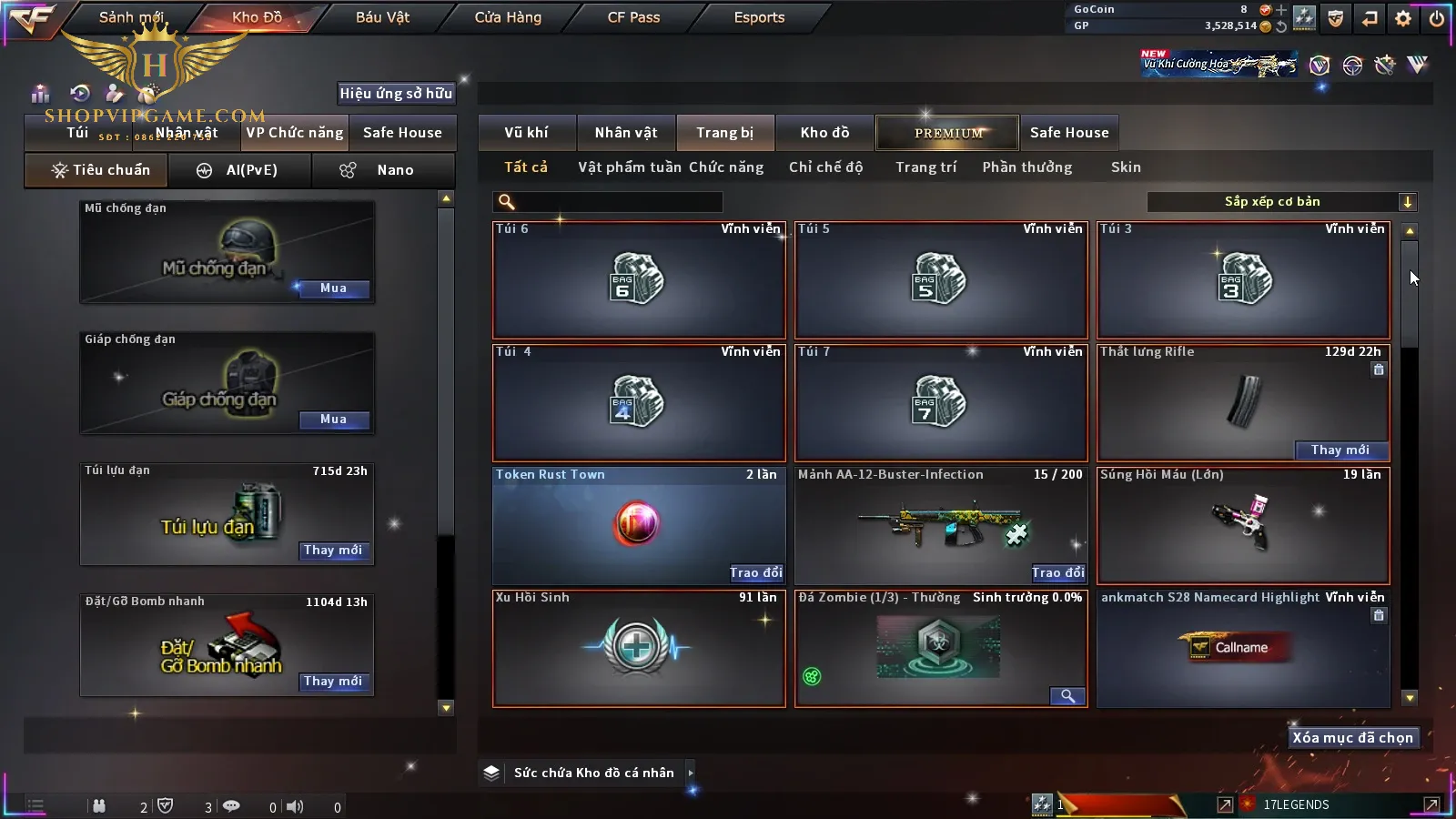Switch to the Nano mode tab

(x=383, y=170)
